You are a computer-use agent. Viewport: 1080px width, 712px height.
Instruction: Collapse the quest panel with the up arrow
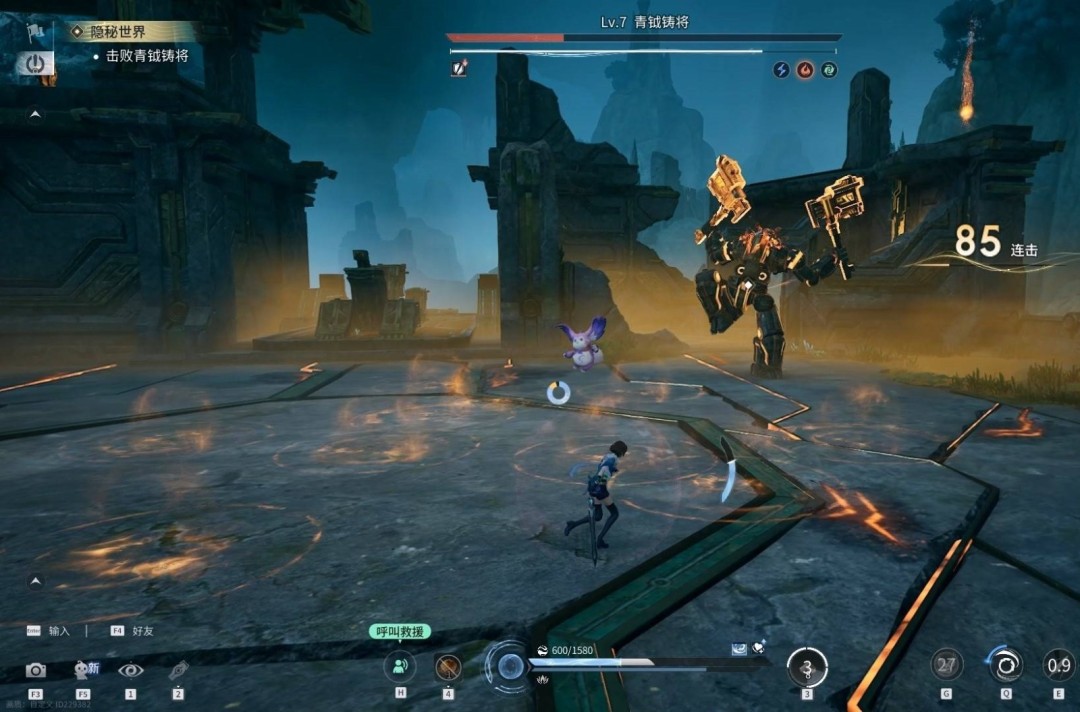click(36, 115)
